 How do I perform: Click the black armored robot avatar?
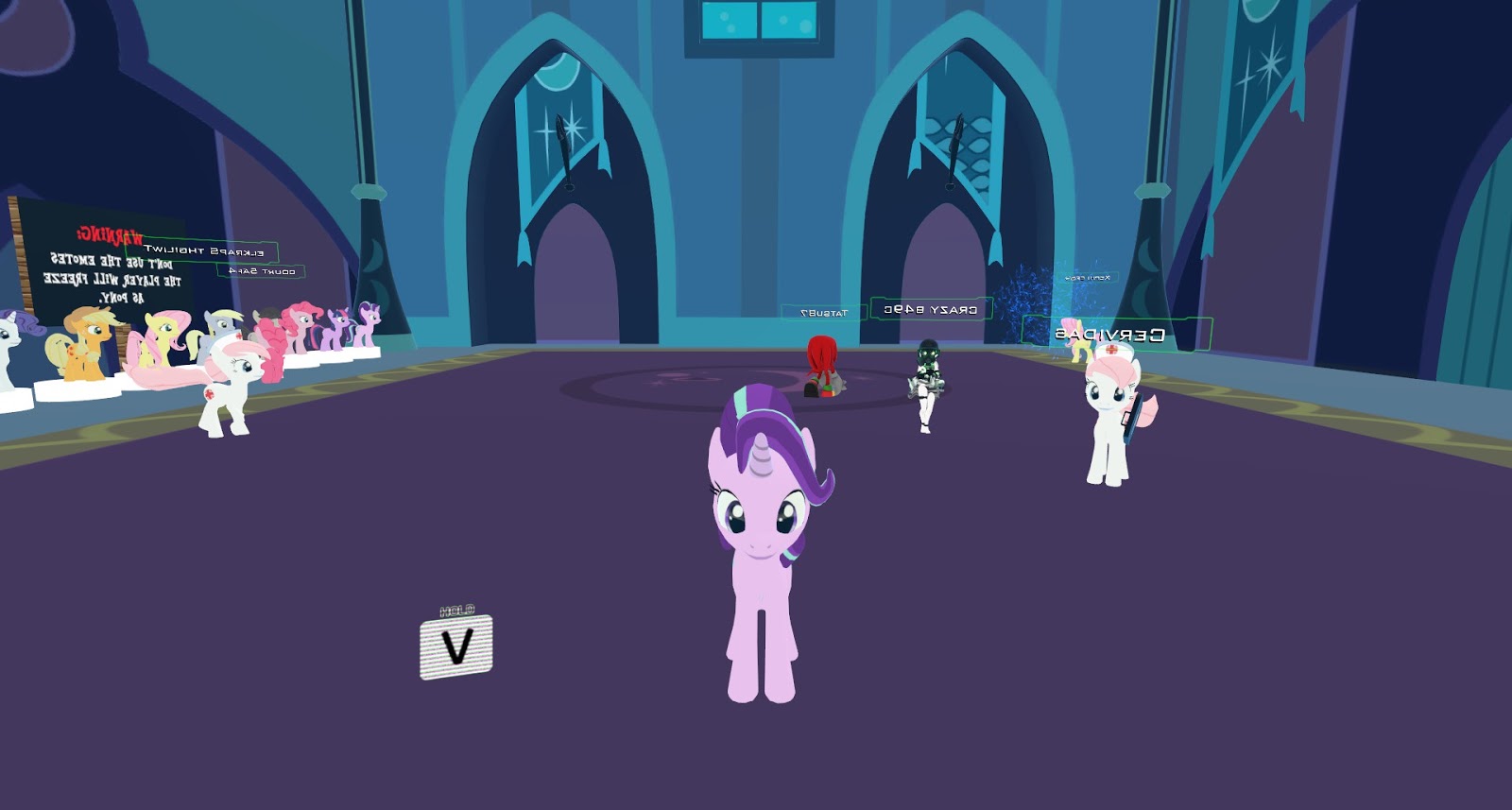tap(928, 378)
